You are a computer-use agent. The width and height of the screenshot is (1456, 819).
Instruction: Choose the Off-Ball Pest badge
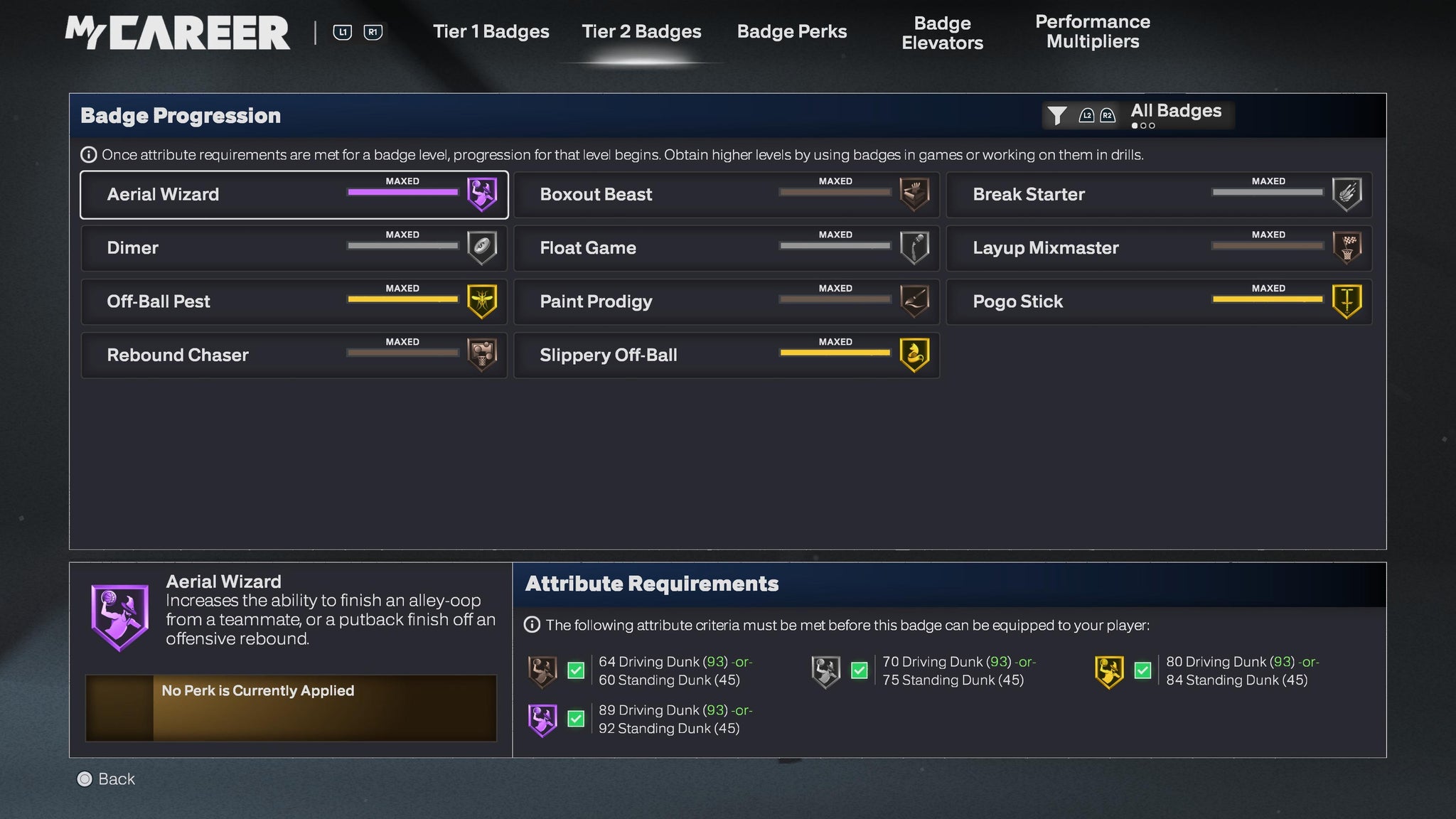tap(294, 301)
